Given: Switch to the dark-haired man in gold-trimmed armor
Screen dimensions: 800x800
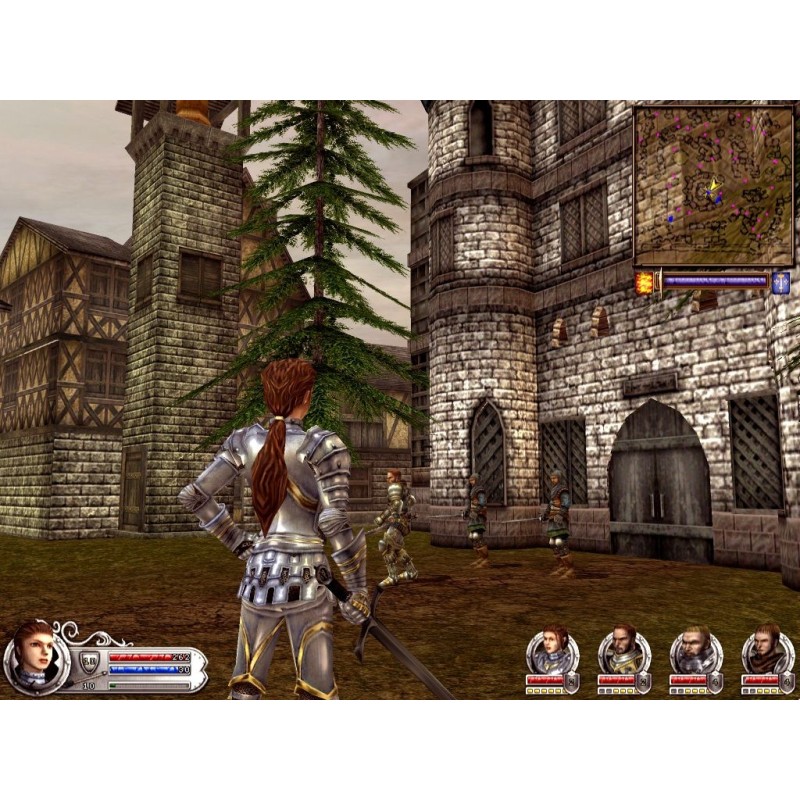Looking at the screenshot, I should pos(624,651).
